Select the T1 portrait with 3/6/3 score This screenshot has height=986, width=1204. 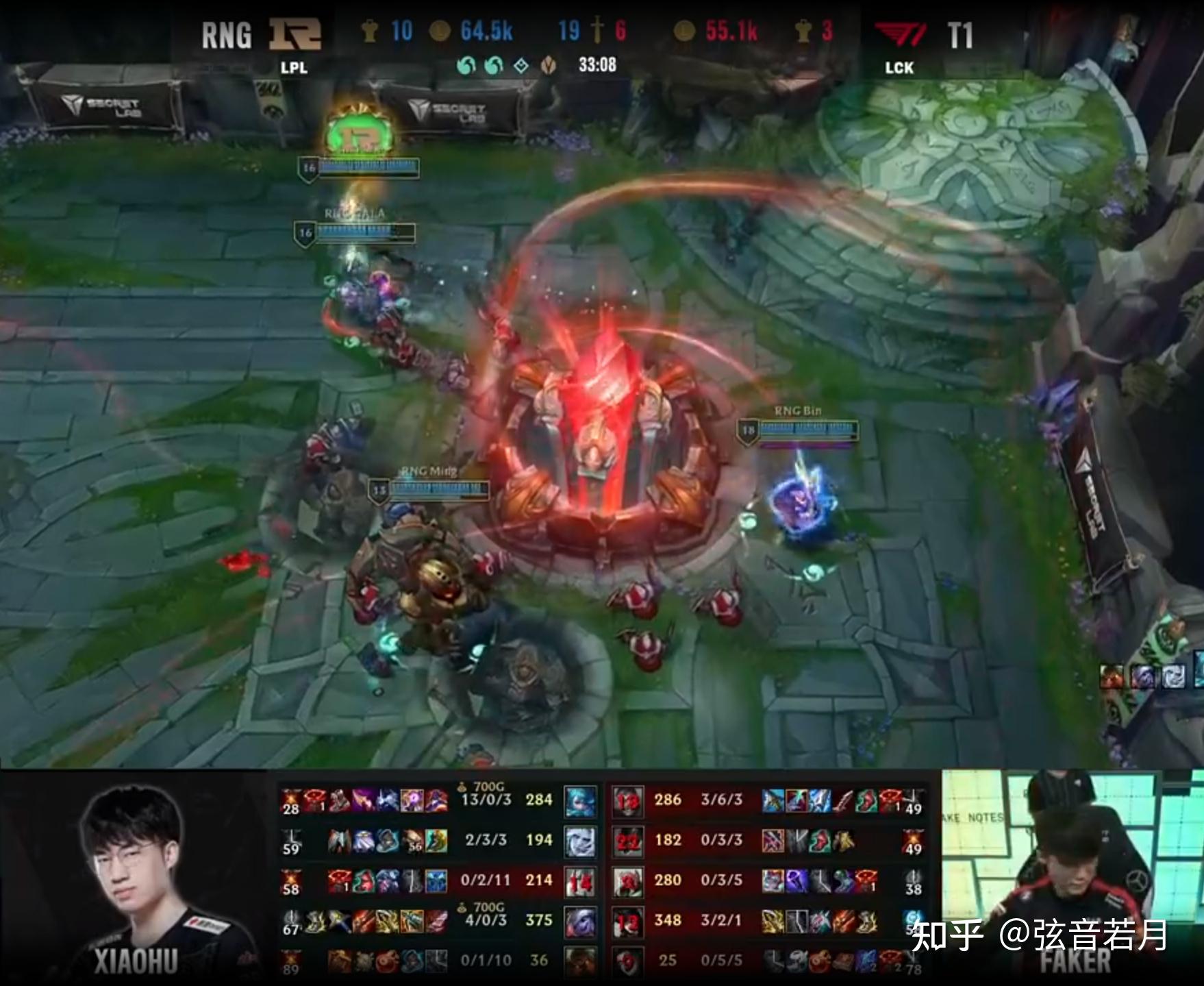tap(627, 801)
